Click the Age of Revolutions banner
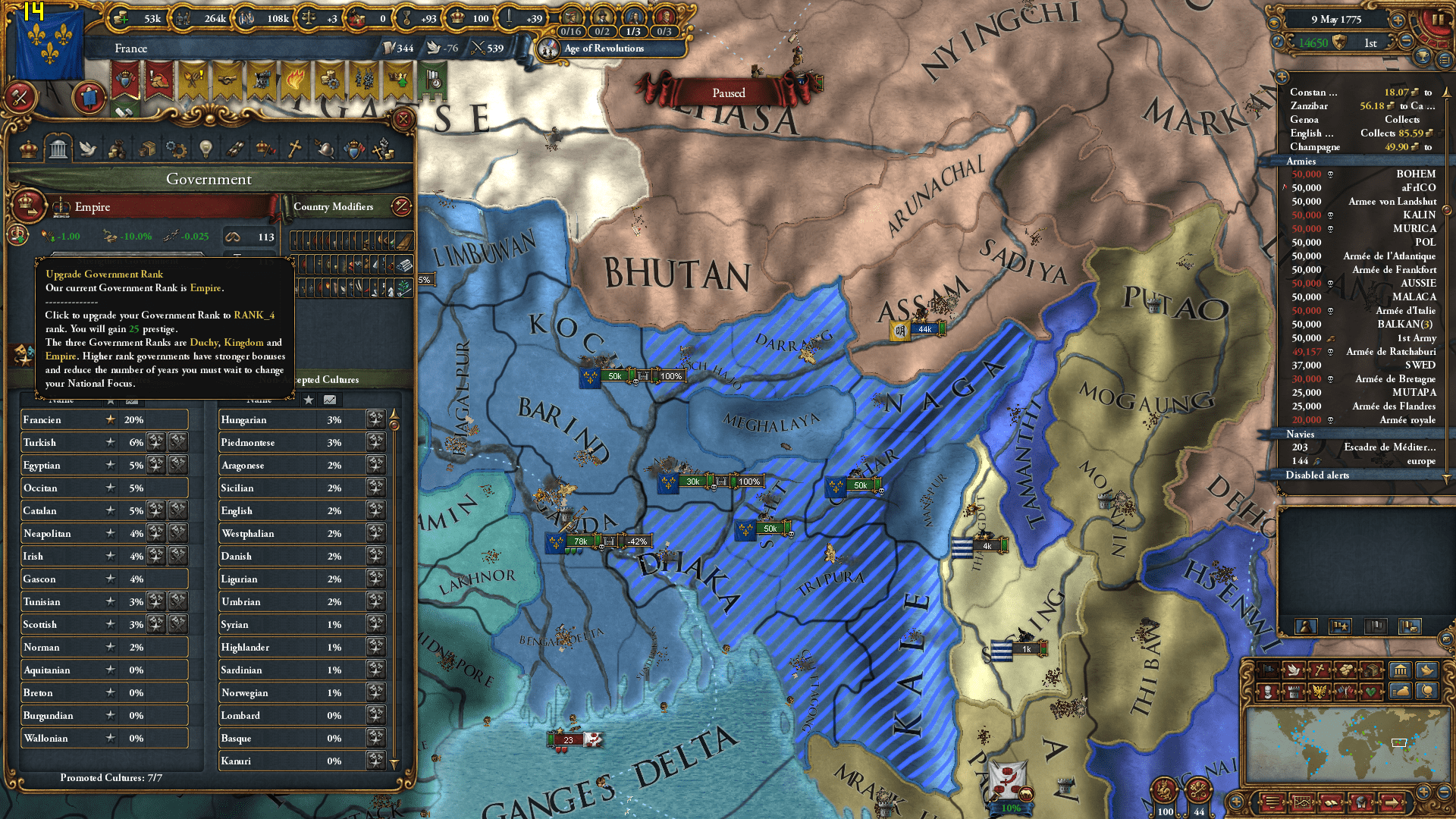 (x=603, y=49)
